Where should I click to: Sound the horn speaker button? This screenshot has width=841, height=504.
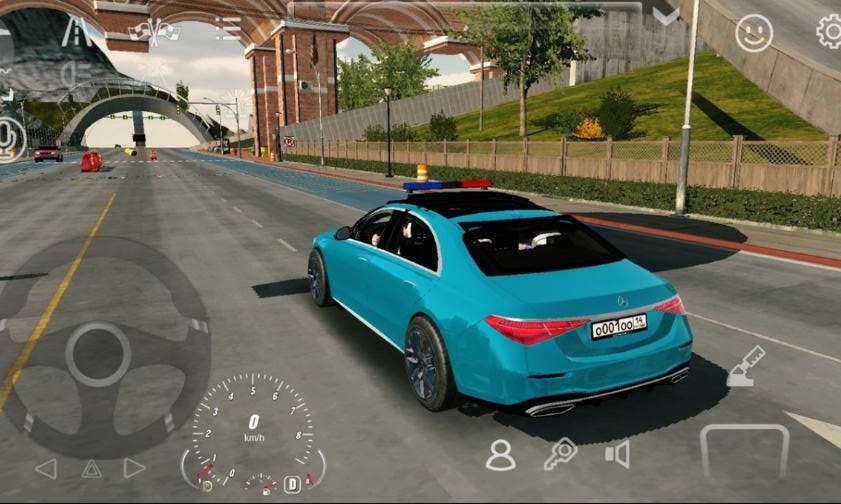(x=618, y=455)
